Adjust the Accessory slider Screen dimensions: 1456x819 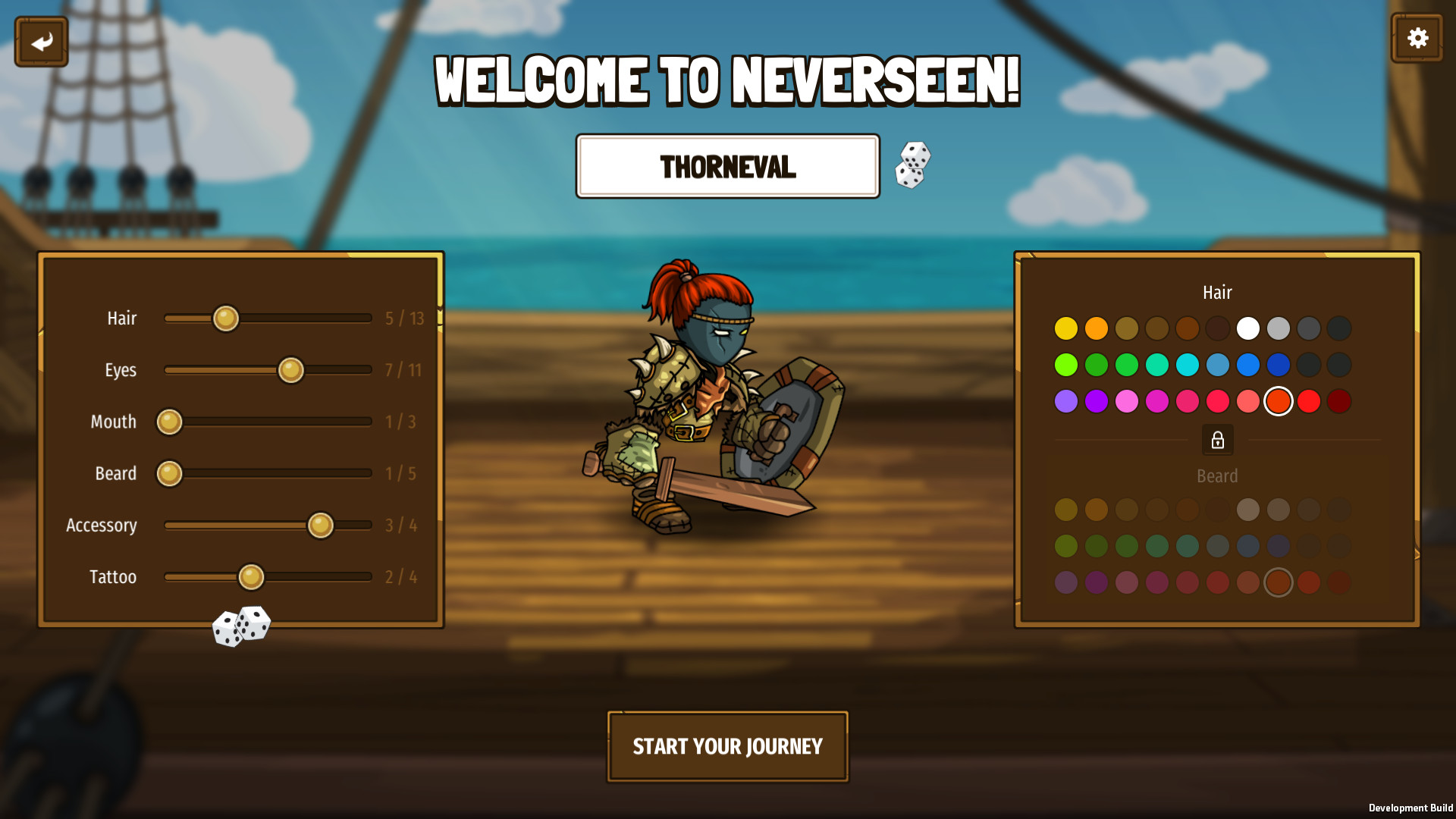pos(321,525)
